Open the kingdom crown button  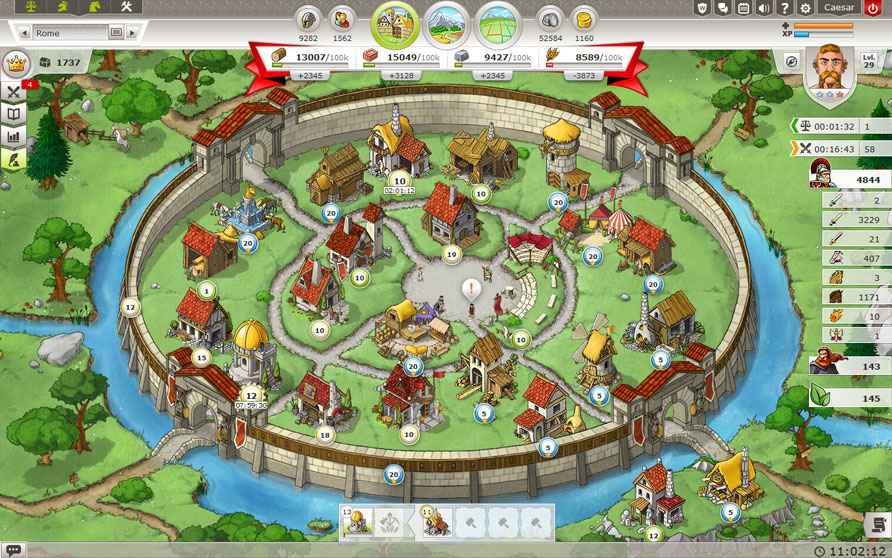(x=15, y=62)
